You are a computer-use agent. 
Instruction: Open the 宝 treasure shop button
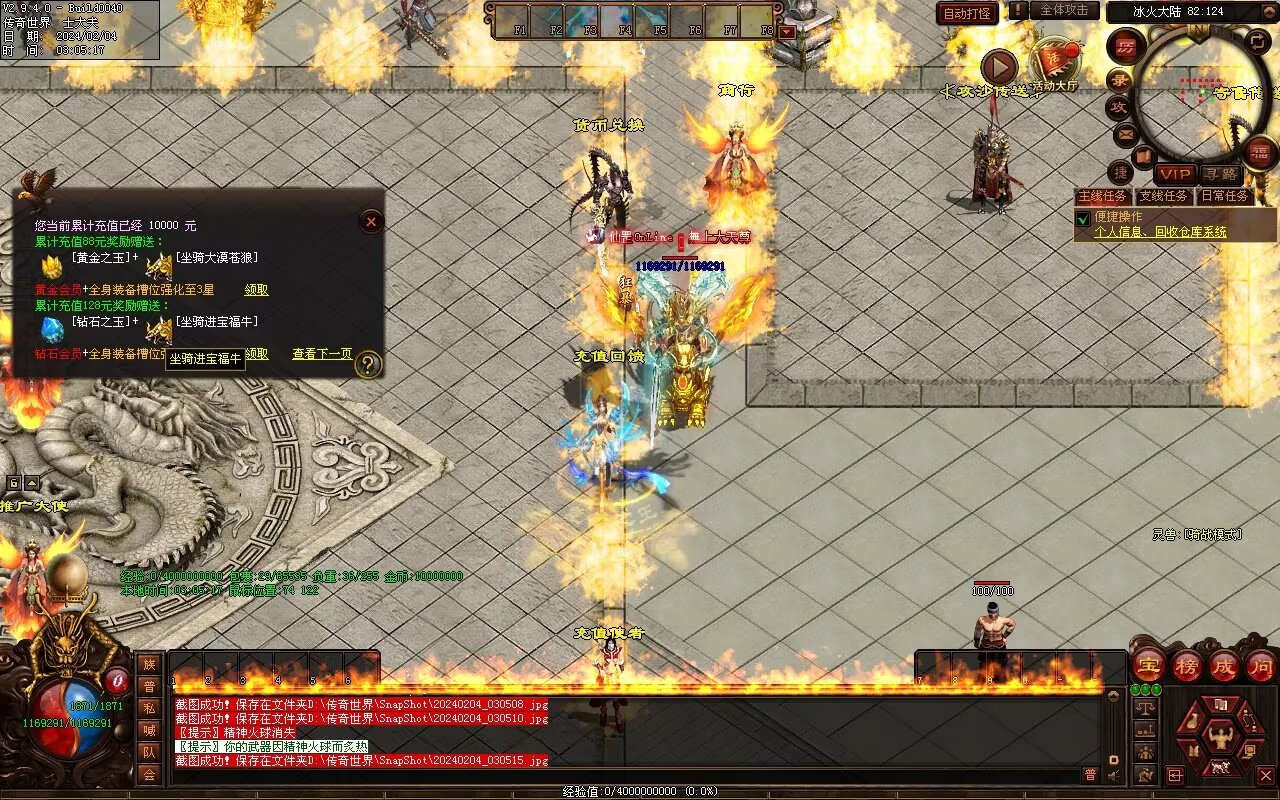pyautogui.click(x=1148, y=666)
